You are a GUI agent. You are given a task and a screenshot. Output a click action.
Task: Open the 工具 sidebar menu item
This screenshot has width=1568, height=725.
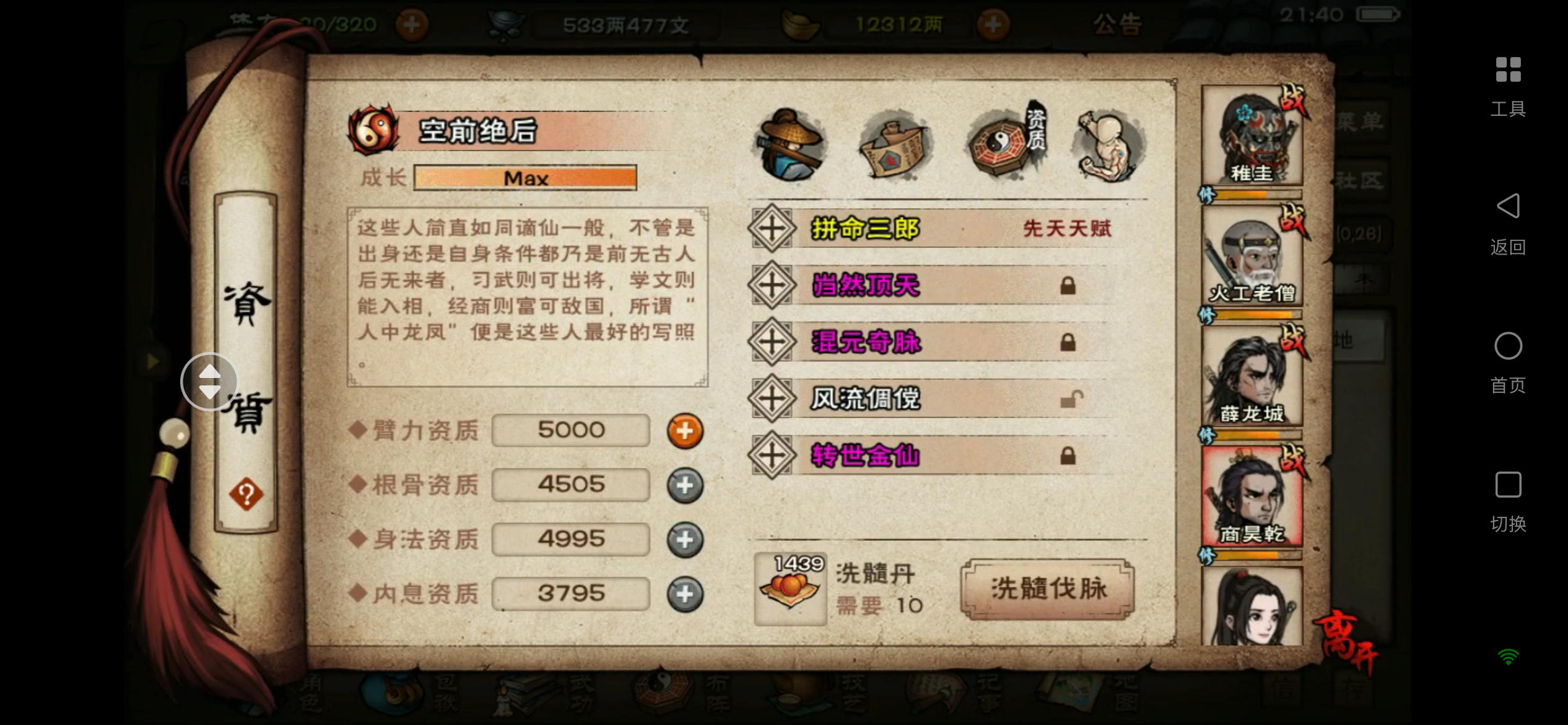[1509, 86]
